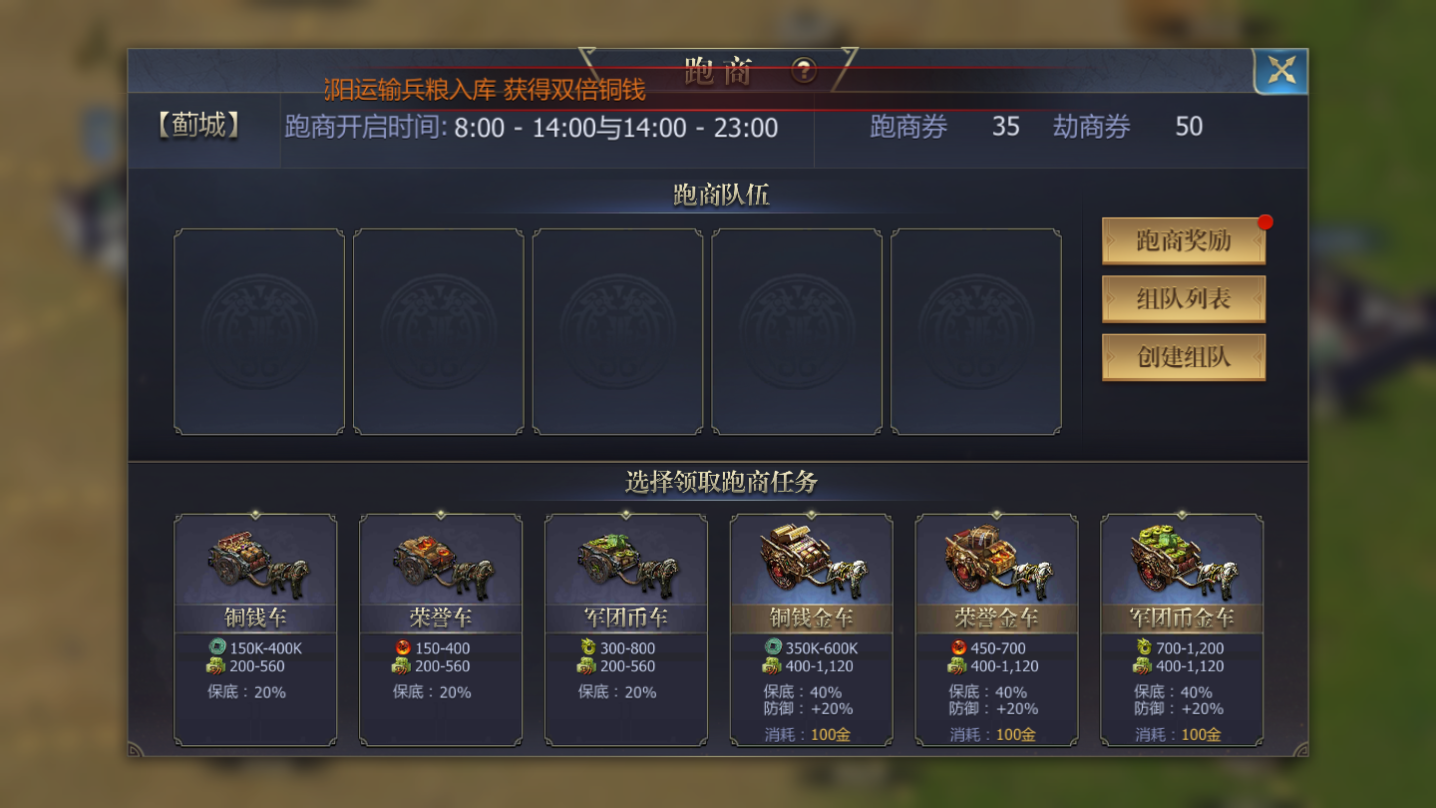Click 创建组队 to create a team
The width and height of the screenshot is (1436, 808).
point(1184,357)
